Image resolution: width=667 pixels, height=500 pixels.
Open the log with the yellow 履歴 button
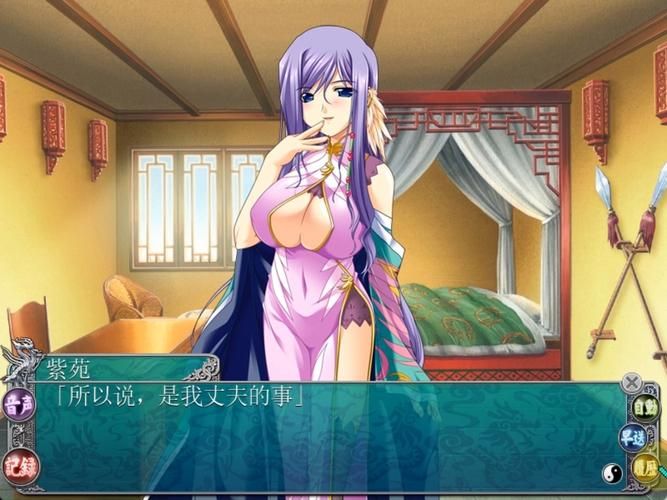pos(646,466)
